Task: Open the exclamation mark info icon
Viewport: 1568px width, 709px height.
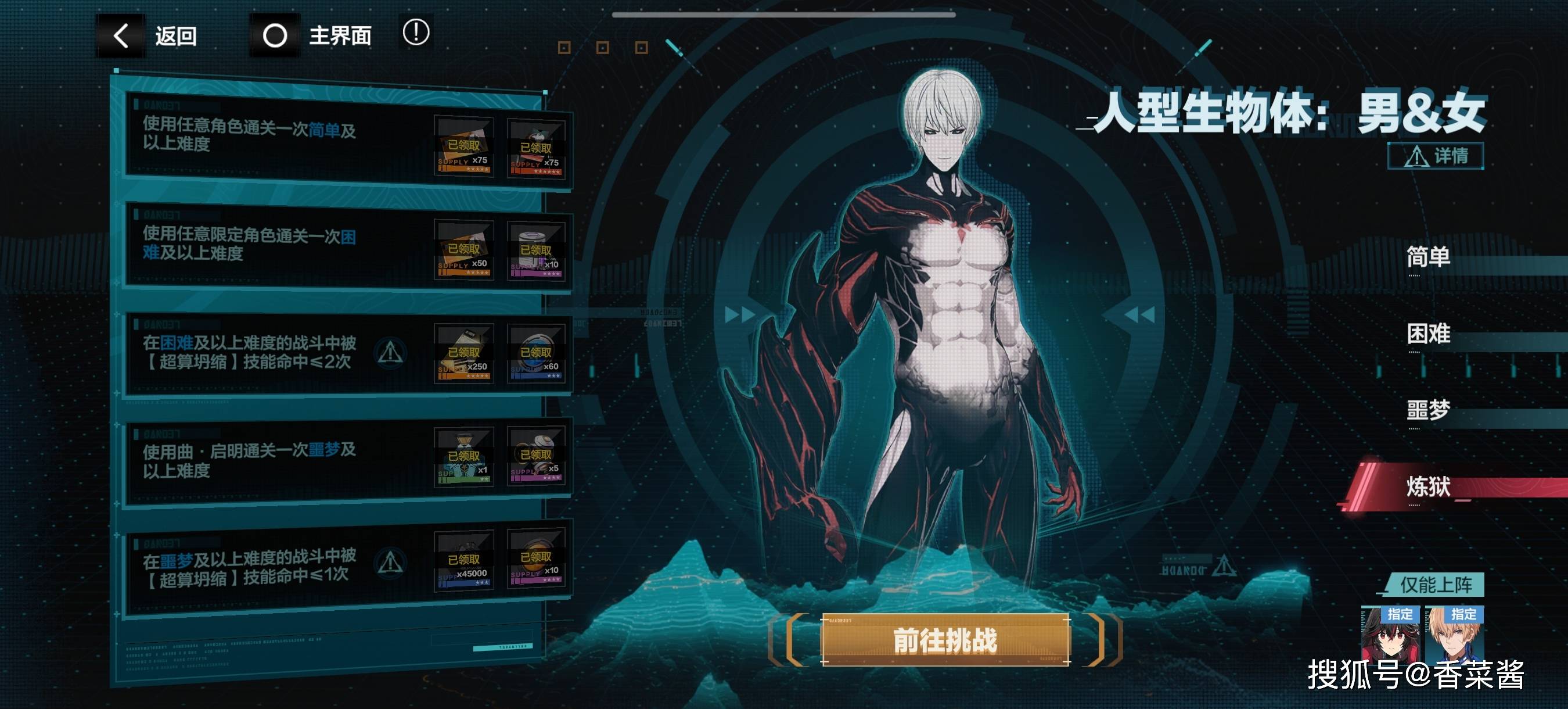Action: (416, 33)
